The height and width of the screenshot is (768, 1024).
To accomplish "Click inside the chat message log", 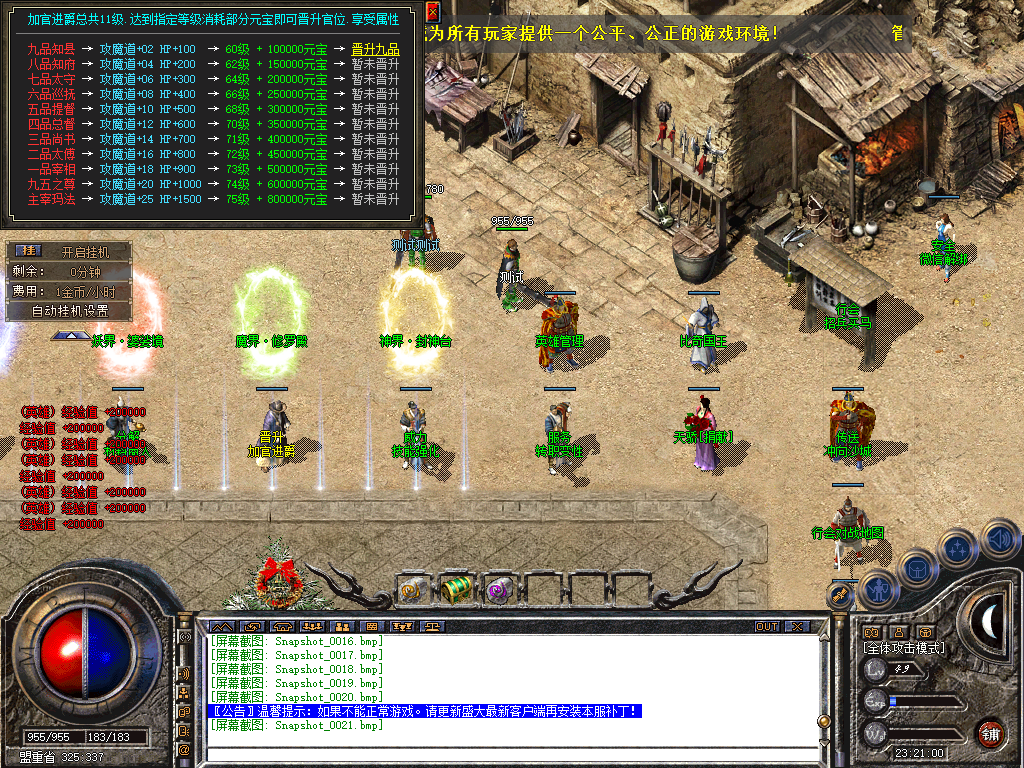I will coord(500,680).
